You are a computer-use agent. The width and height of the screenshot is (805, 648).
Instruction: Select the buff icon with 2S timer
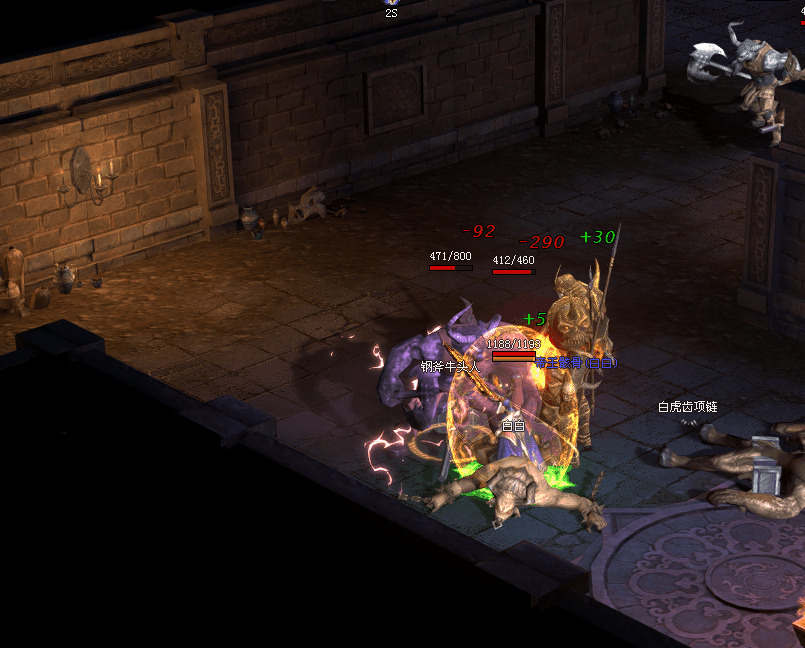[x=391, y=3]
